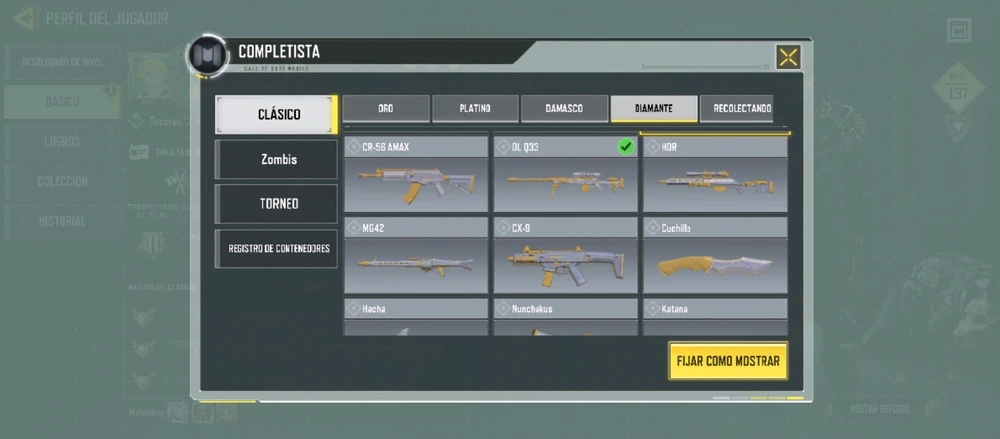Viewport: 1000px width, 439px height.
Task: Open Registro de Contenedores section
Action: coord(276,249)
